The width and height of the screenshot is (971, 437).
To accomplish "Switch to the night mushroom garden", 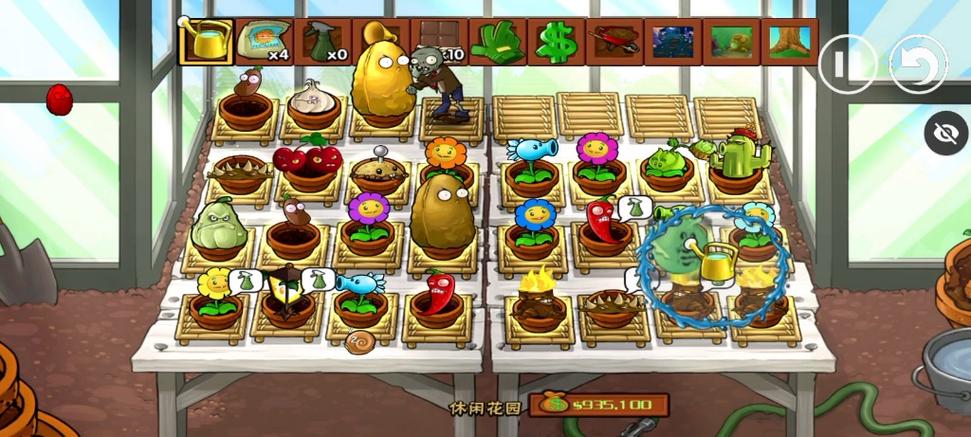I will click(x=672, y=40).
